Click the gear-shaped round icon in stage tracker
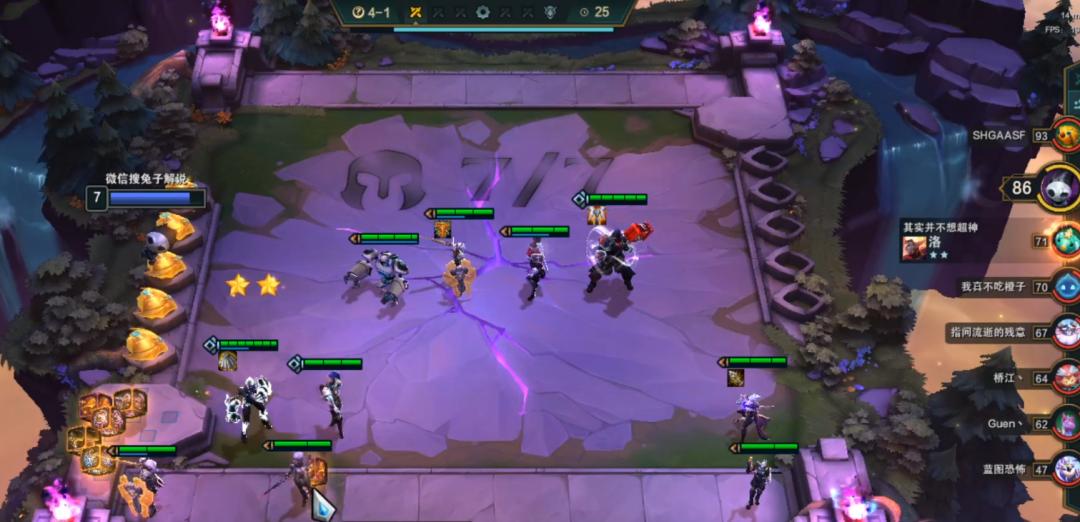This screenshot has width=1080, height=522. pyautogui.click(x=484, y=12)
